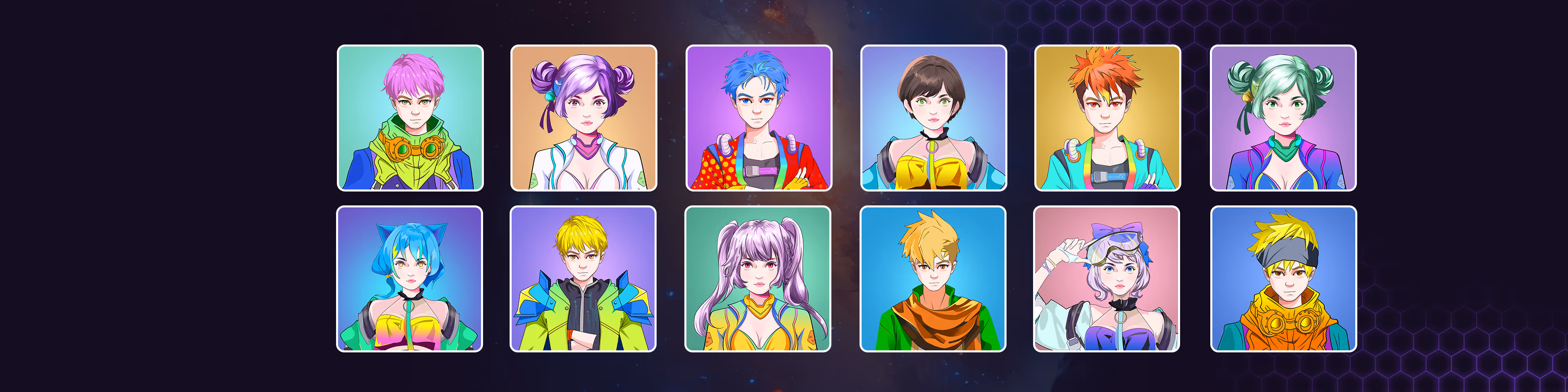
Task: Select the pink-haired boy with goggles avatar
Action: coord(410,118)
